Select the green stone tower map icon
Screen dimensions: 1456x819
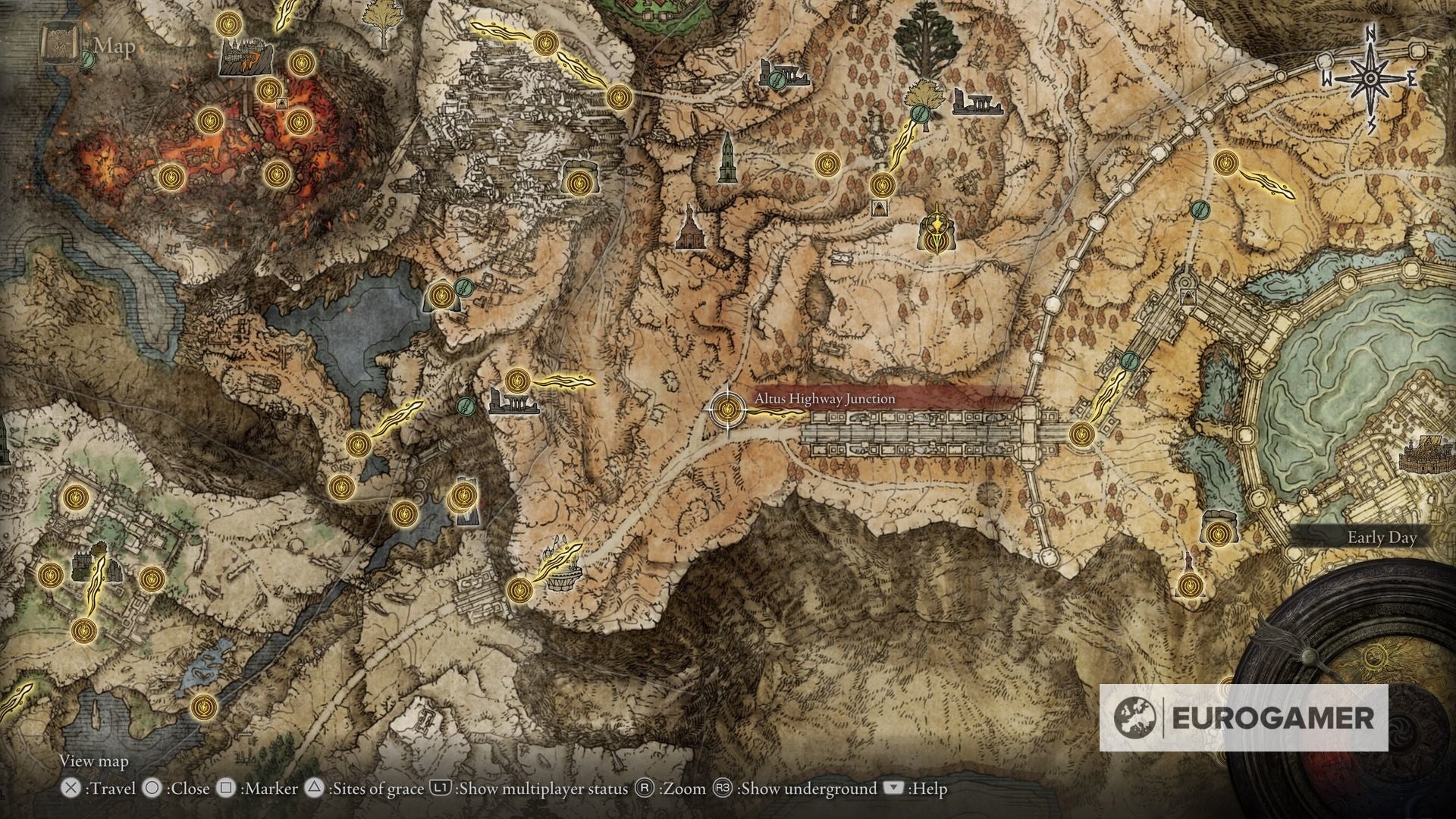tap(727, 158)
